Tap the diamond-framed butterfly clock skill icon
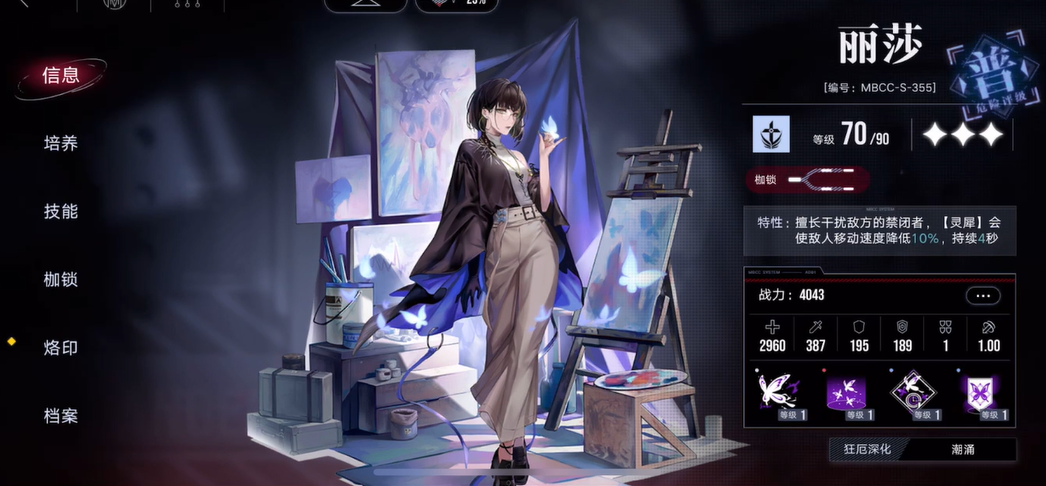 pyautogui.click(x=912, y=393)
